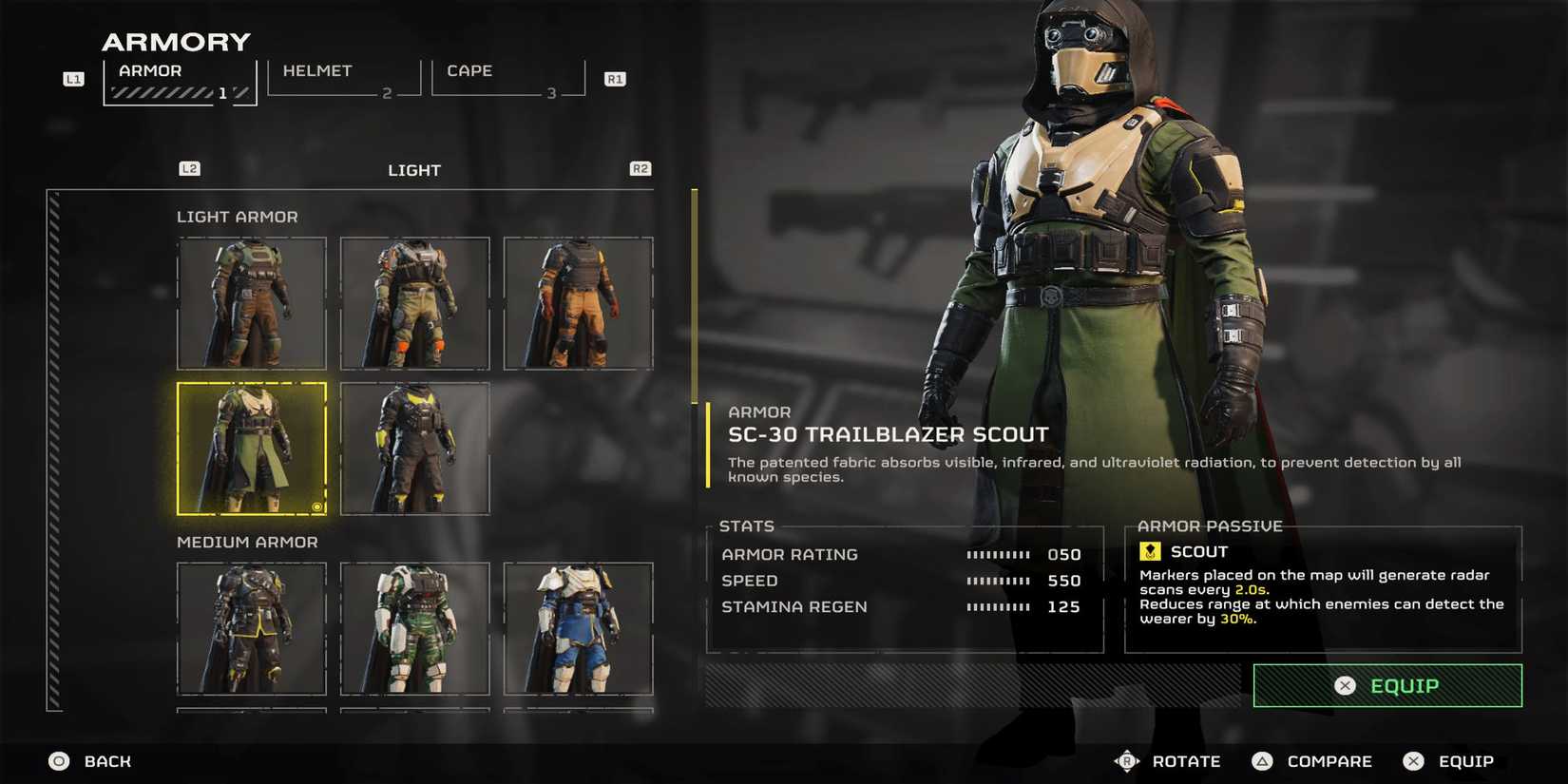Click the circle Back icon in bottom bar

[x=58, y=760]
